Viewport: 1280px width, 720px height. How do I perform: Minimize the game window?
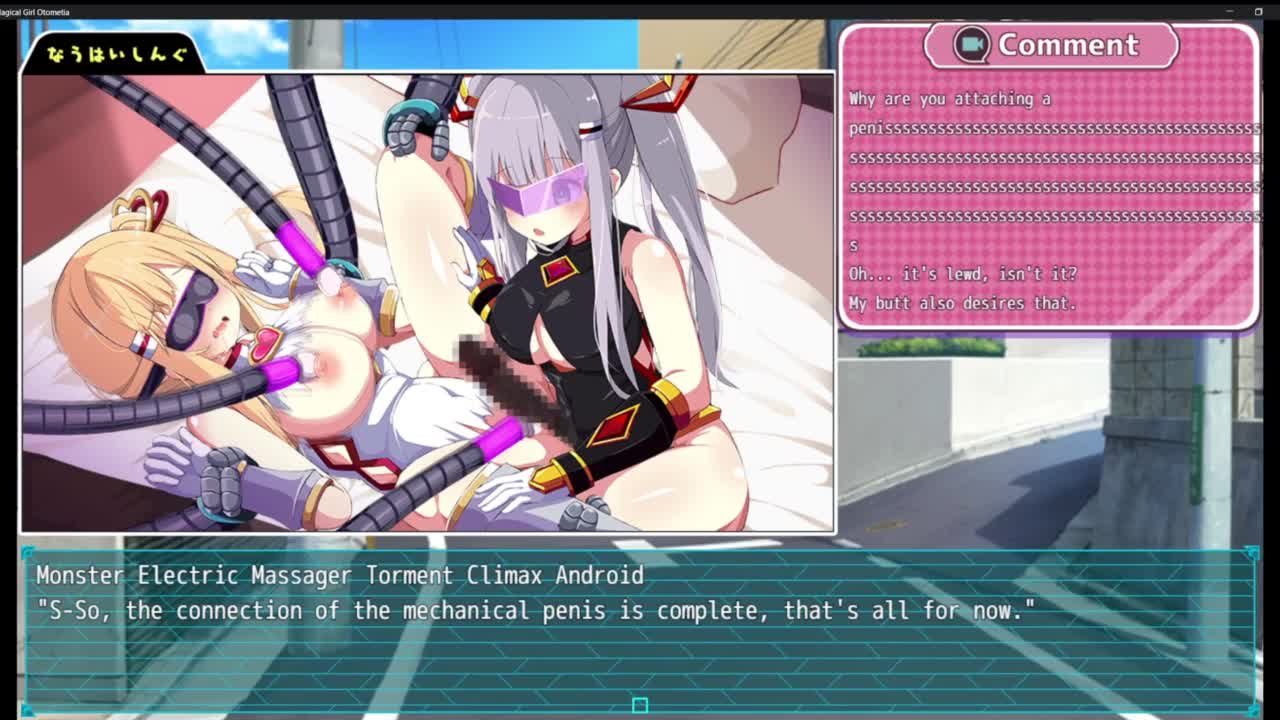(1229, 11)
